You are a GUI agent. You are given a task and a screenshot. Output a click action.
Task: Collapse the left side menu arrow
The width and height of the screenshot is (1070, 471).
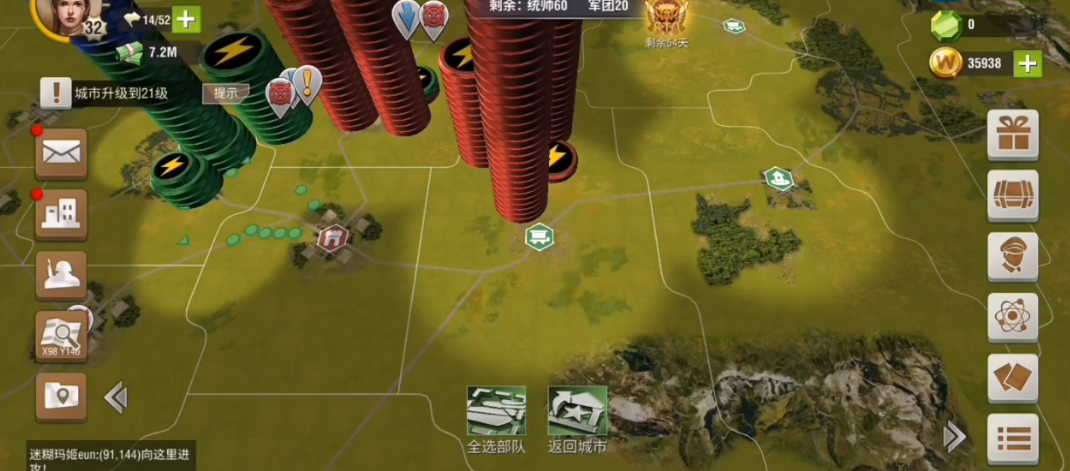tap(116, 398)
